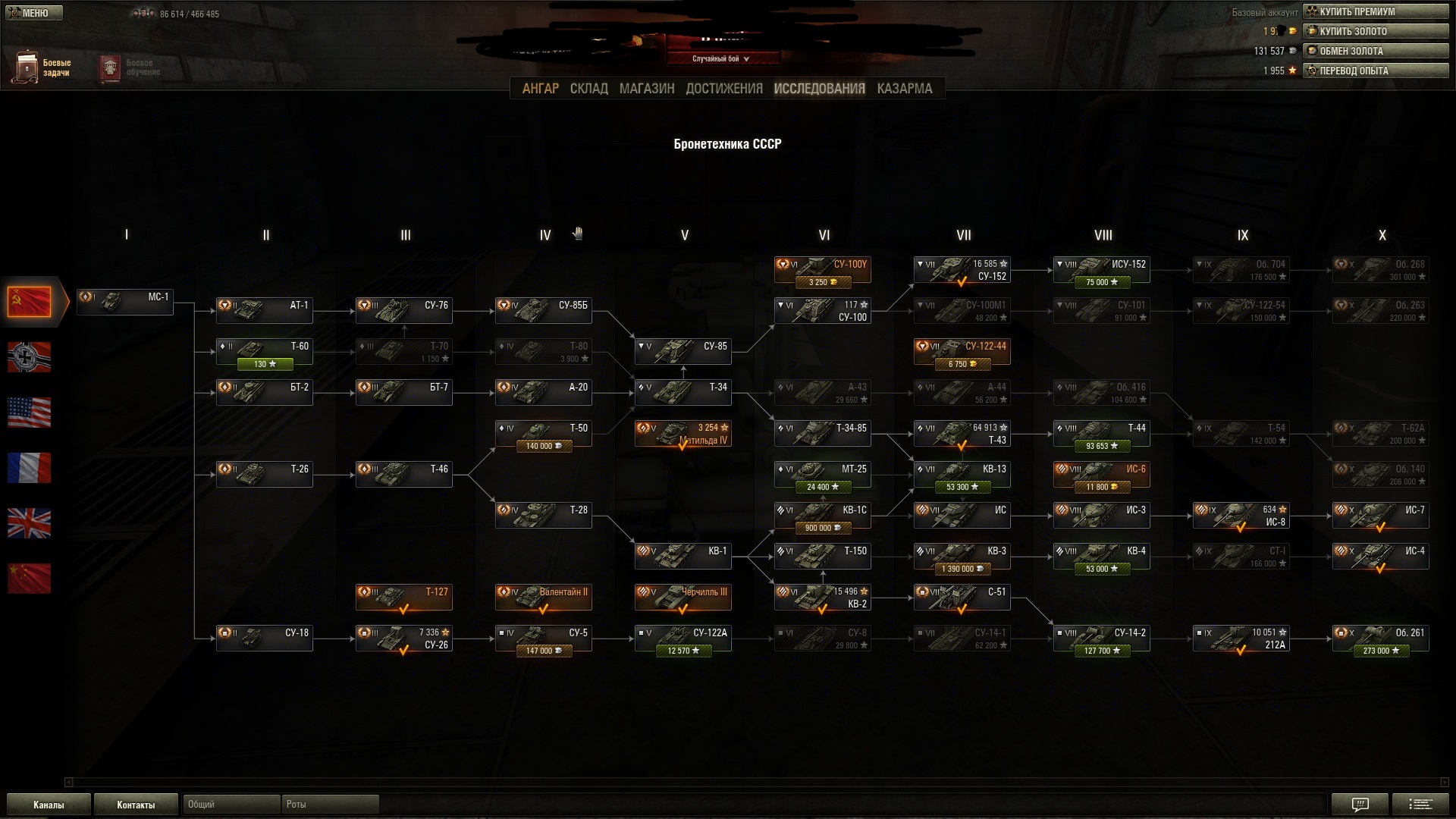Viewport: 1456px width, 819px height.
Task: Open the СКЛАД tab
Action: pyautogui.click(x=588, y=89)
